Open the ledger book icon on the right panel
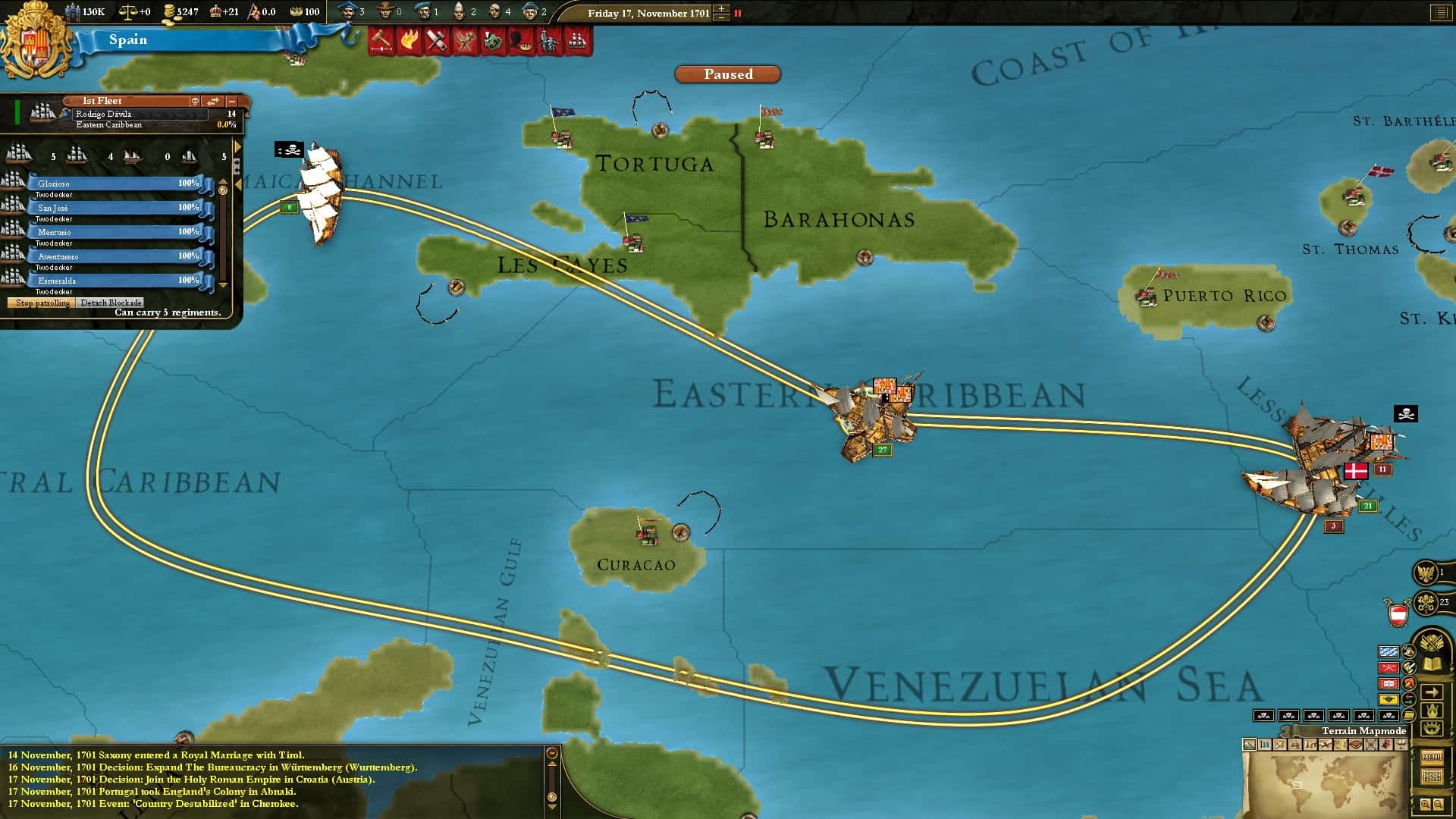This screenshot has width=1456, height=819. pos(1431,663)
